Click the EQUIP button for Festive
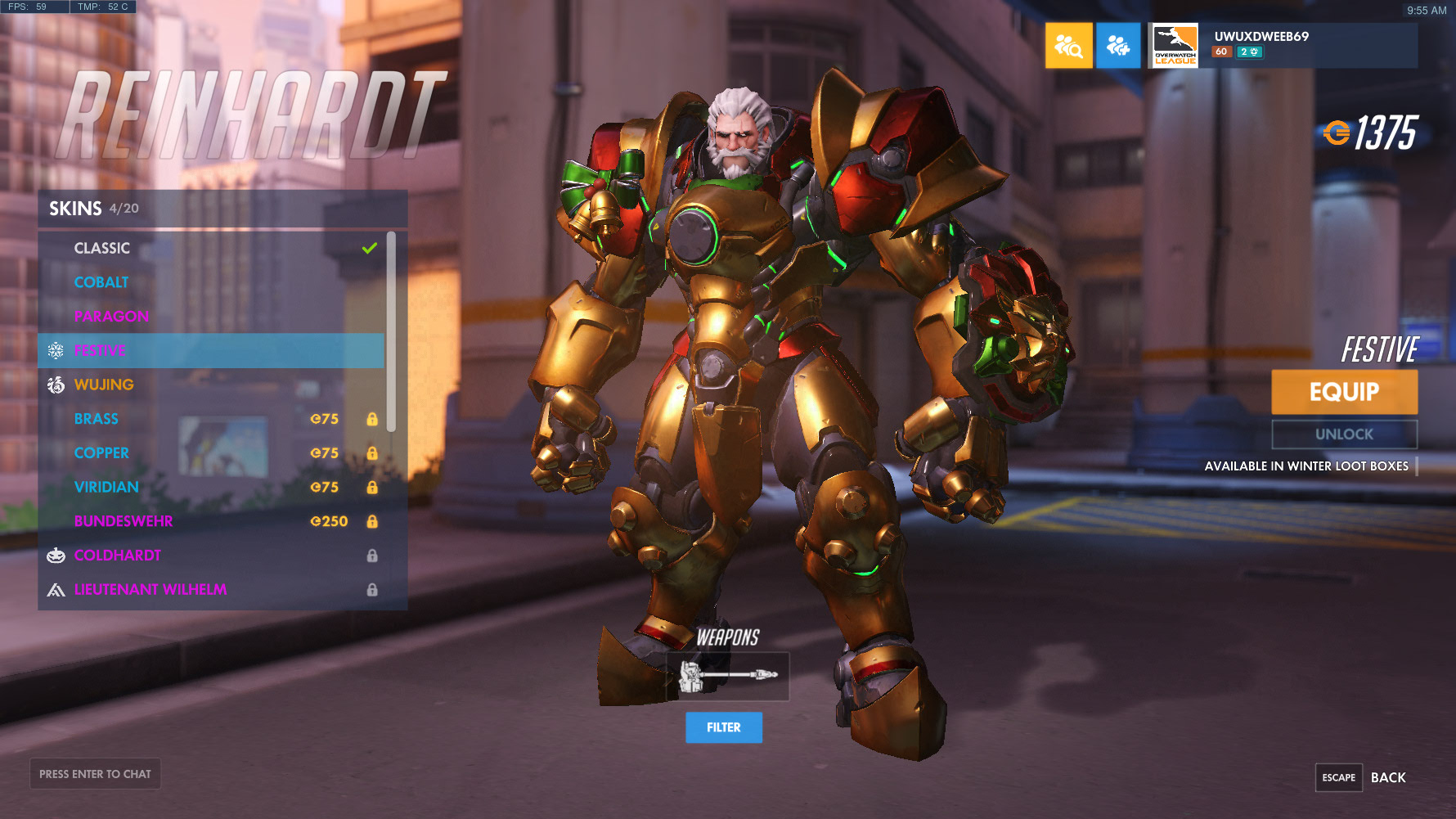The image size is (1456, 819). (1344, 391)
